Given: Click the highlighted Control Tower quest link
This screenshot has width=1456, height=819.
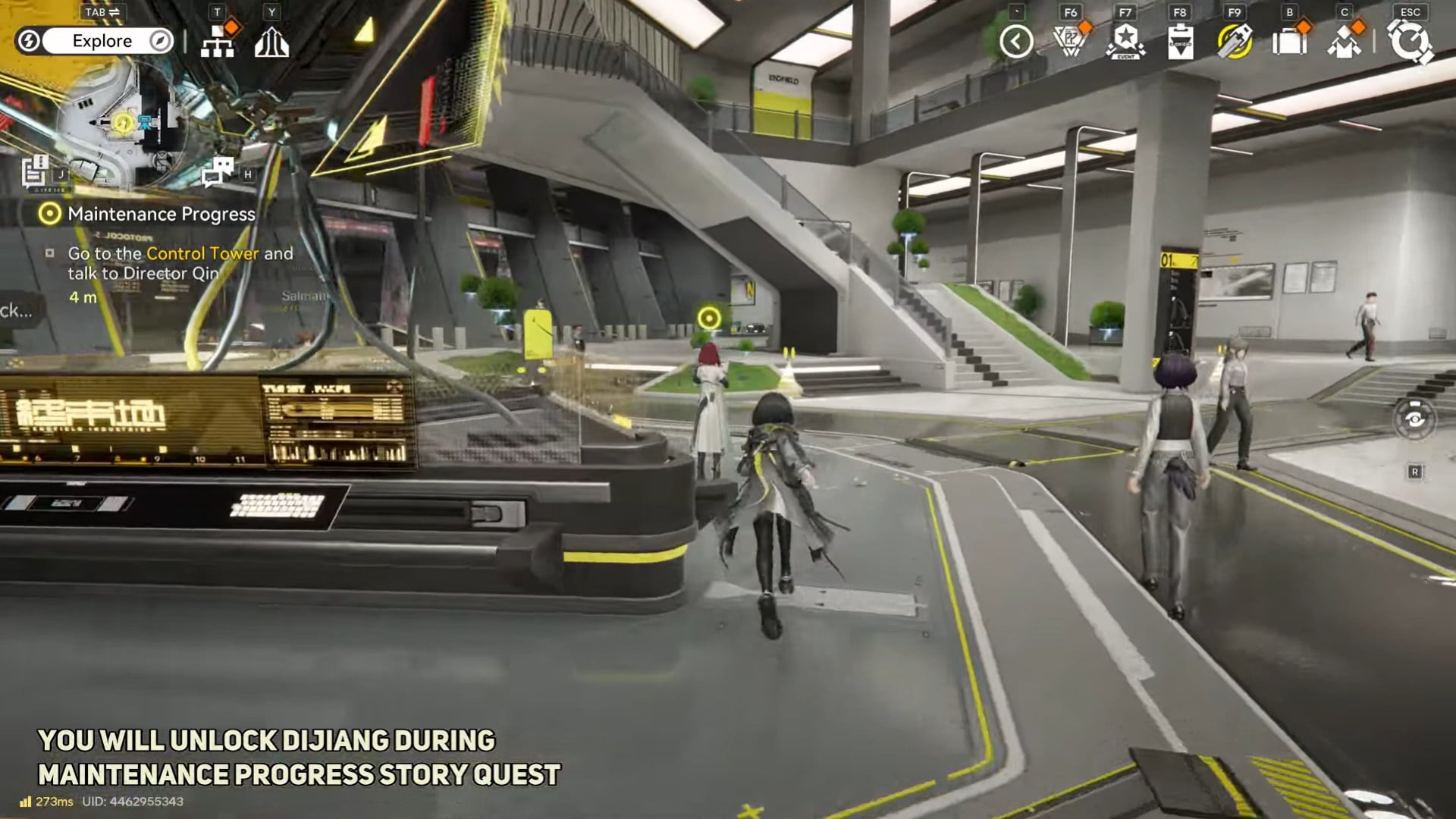Looking at the screenshot, I should (x=202, y=254).
